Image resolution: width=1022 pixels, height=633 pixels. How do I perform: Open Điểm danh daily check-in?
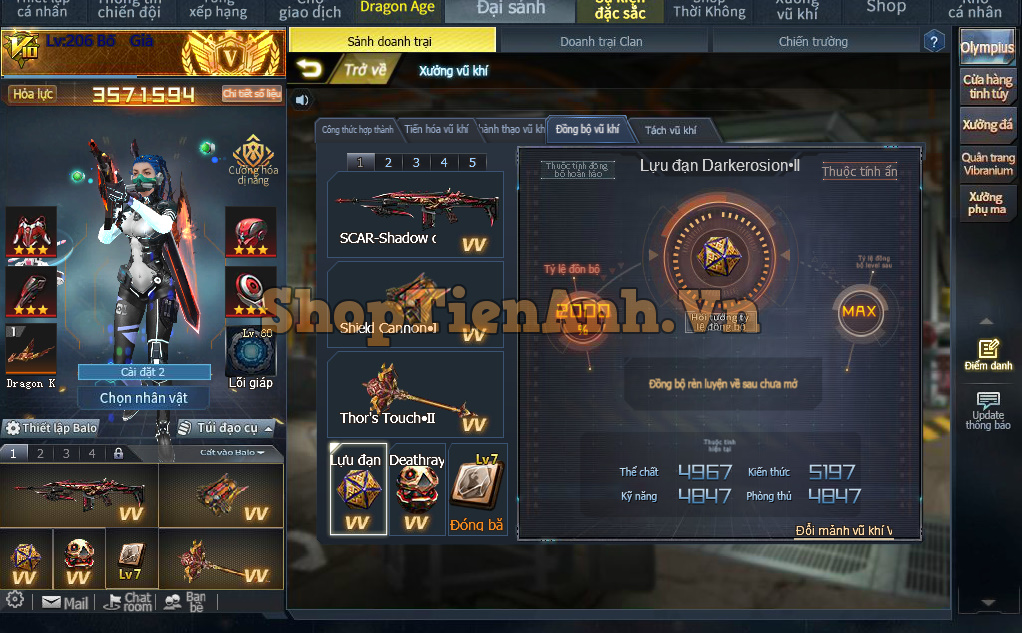click(987, 355)
